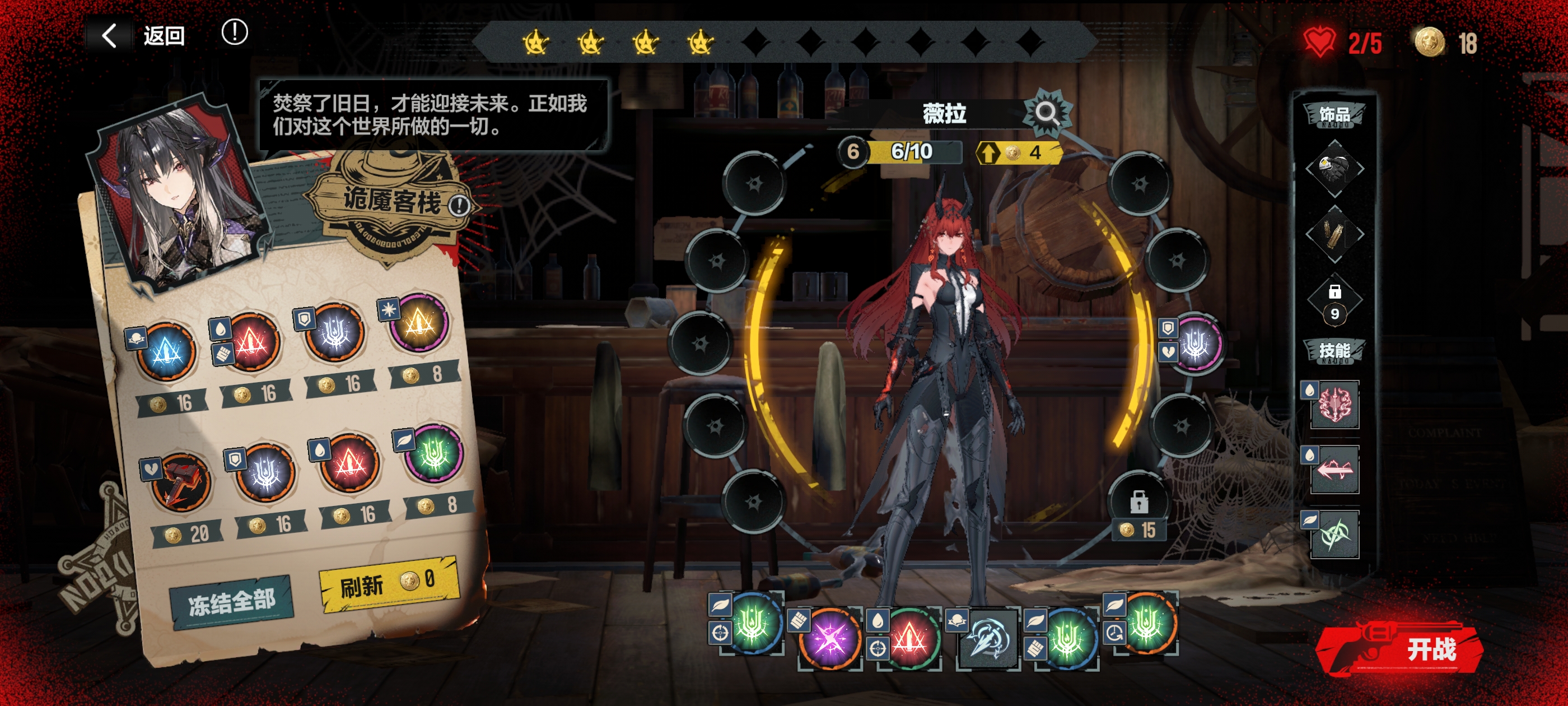View the red arrow skill

click(x=1335, y=470)
